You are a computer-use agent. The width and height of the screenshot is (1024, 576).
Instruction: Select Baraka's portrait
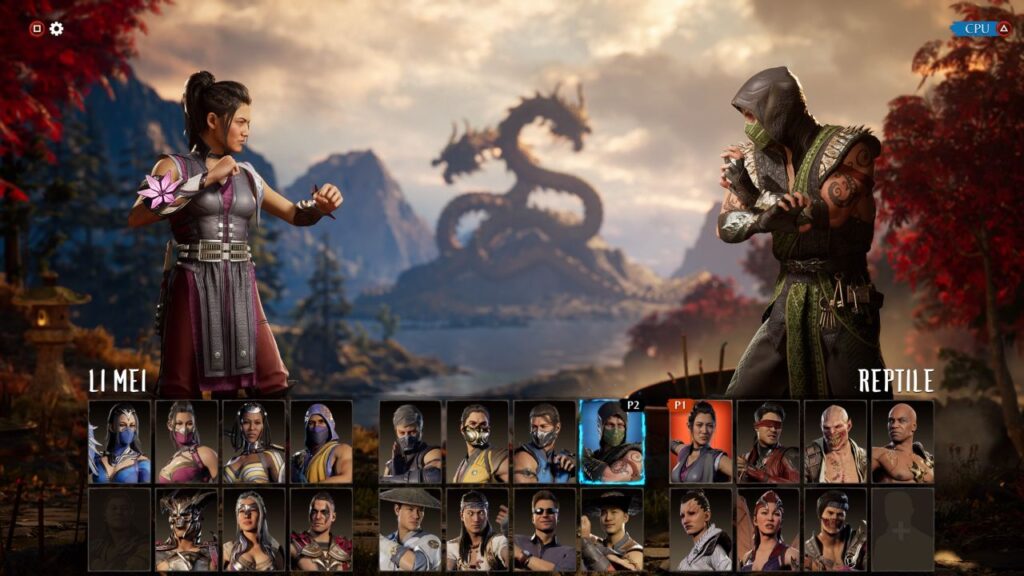click(835, 442)
